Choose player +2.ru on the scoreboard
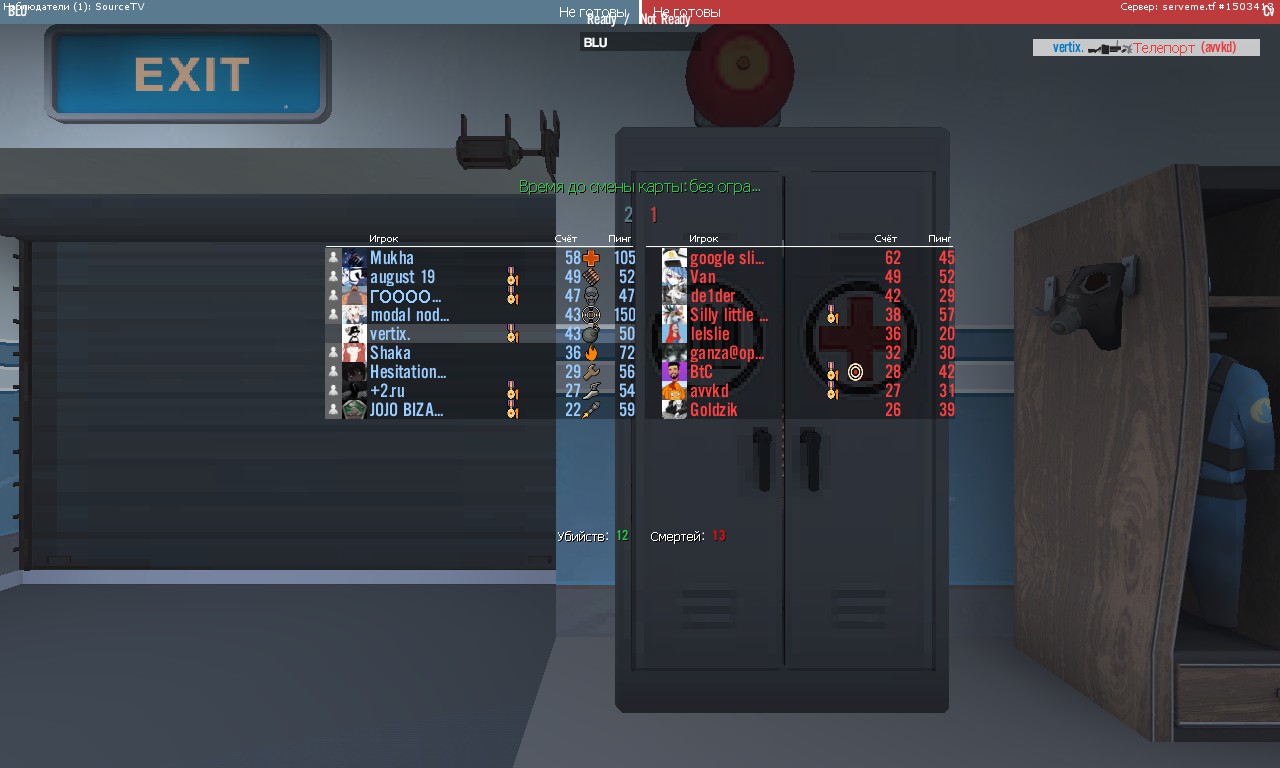Screen dimensions: 1280x768 tap(387, 391)
